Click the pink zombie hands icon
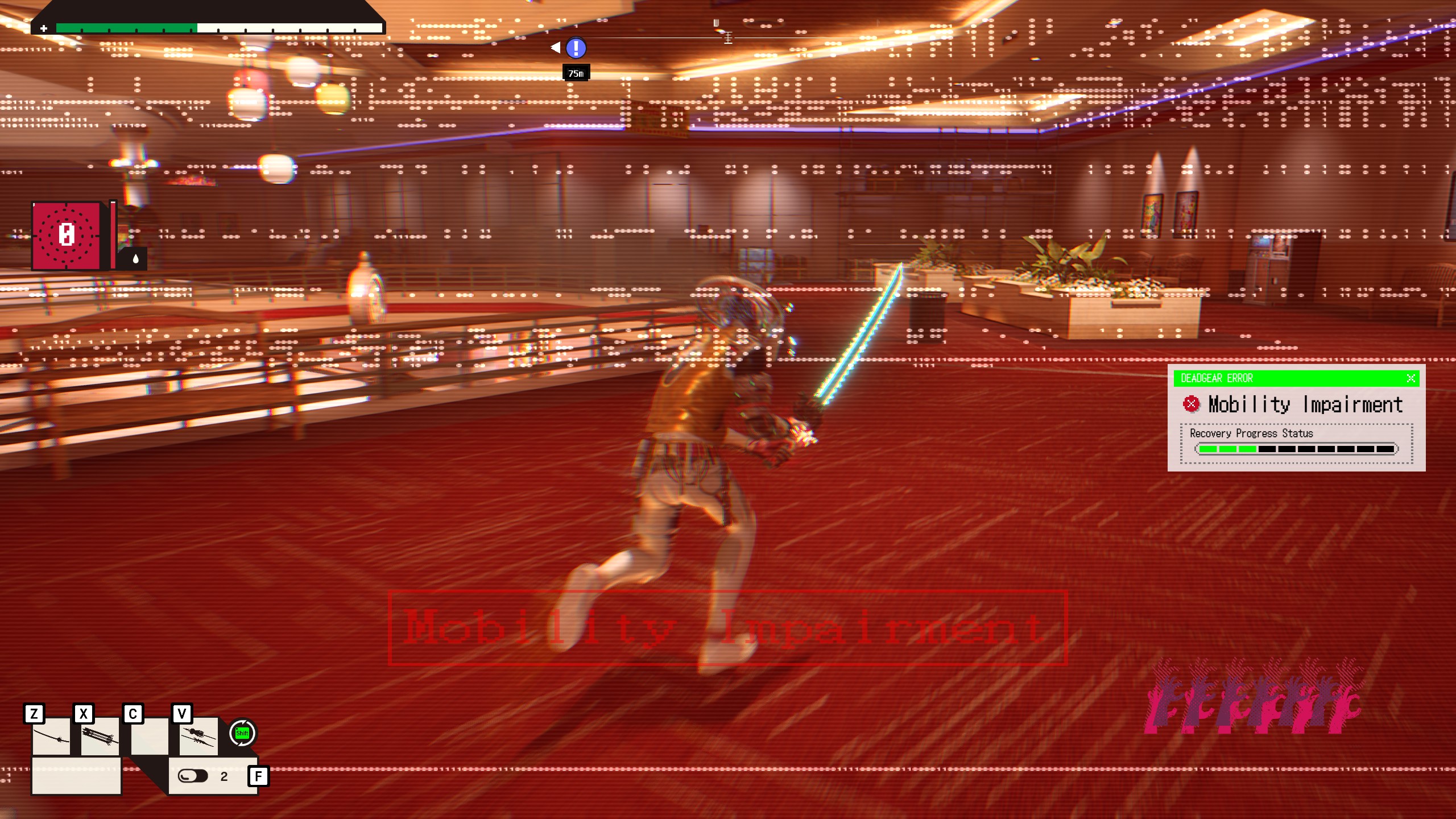The height and width of the screenshot is (819, 1456). click(1252, 697)
